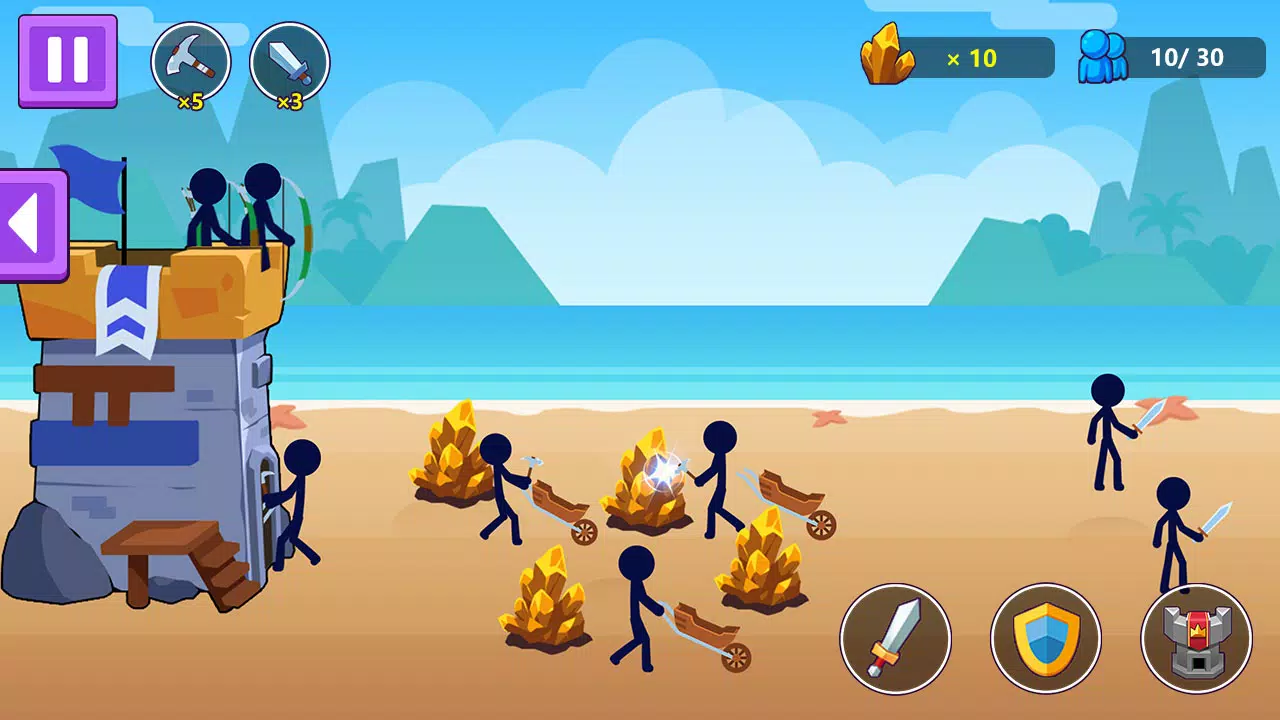Select the bottom gold ore deposit

[x=545, y=600]
